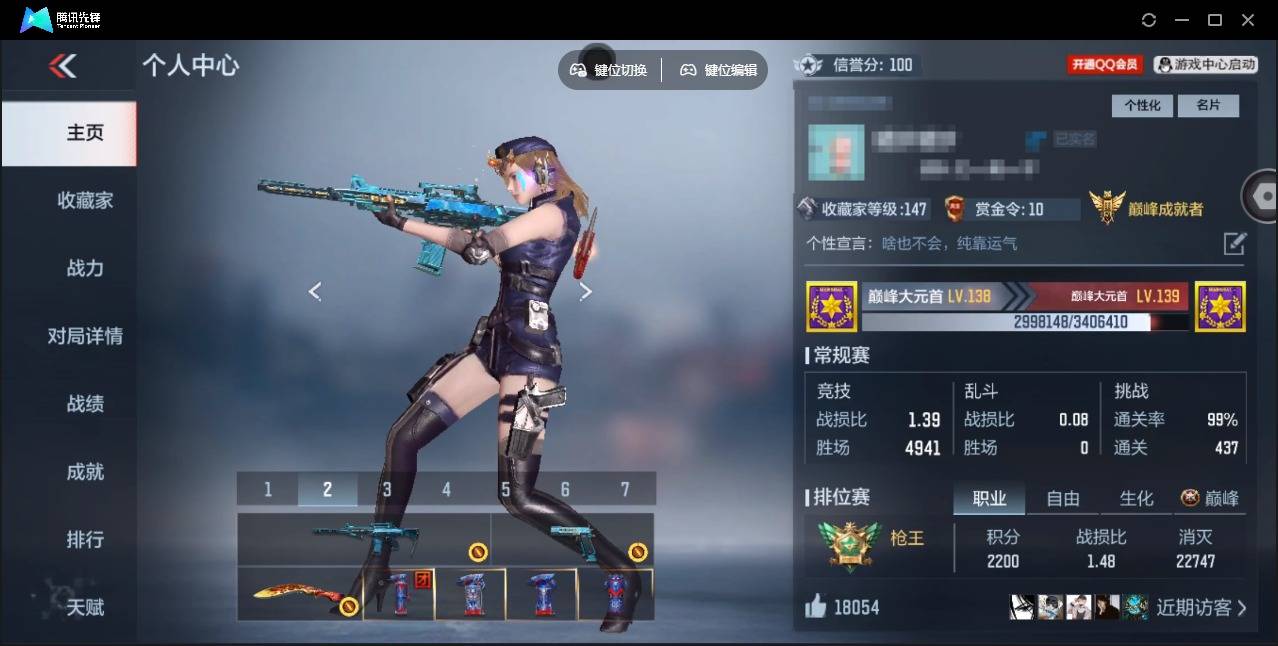1278x646 pixels.
Task: Click the 开通QQ会员 membership button
Action: tap(1105, 64)
